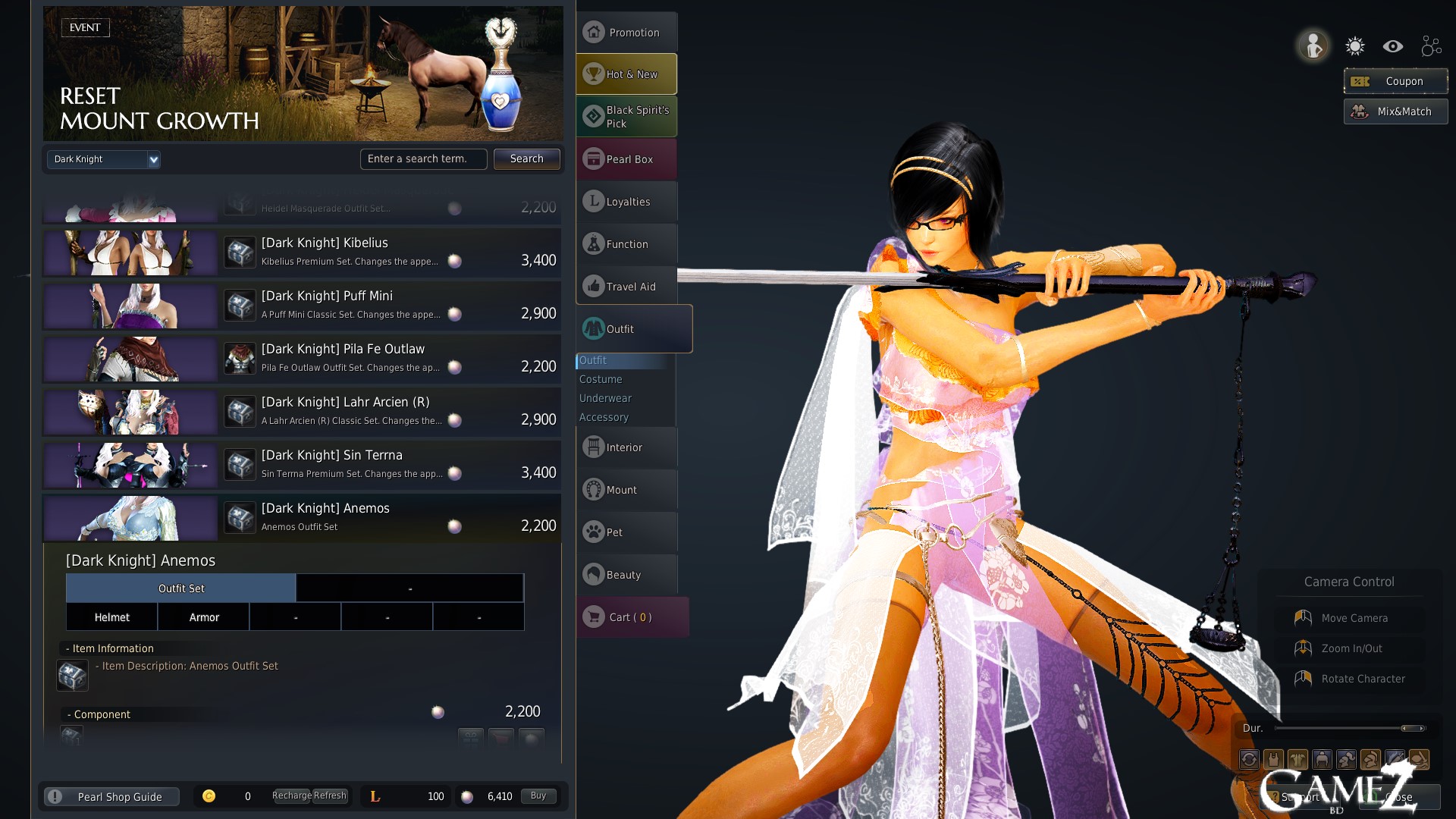The width and height of the screenshot is (1456, 819).
Task: Buy more pearls with Buy button
Action: click(x=538, y=796)
